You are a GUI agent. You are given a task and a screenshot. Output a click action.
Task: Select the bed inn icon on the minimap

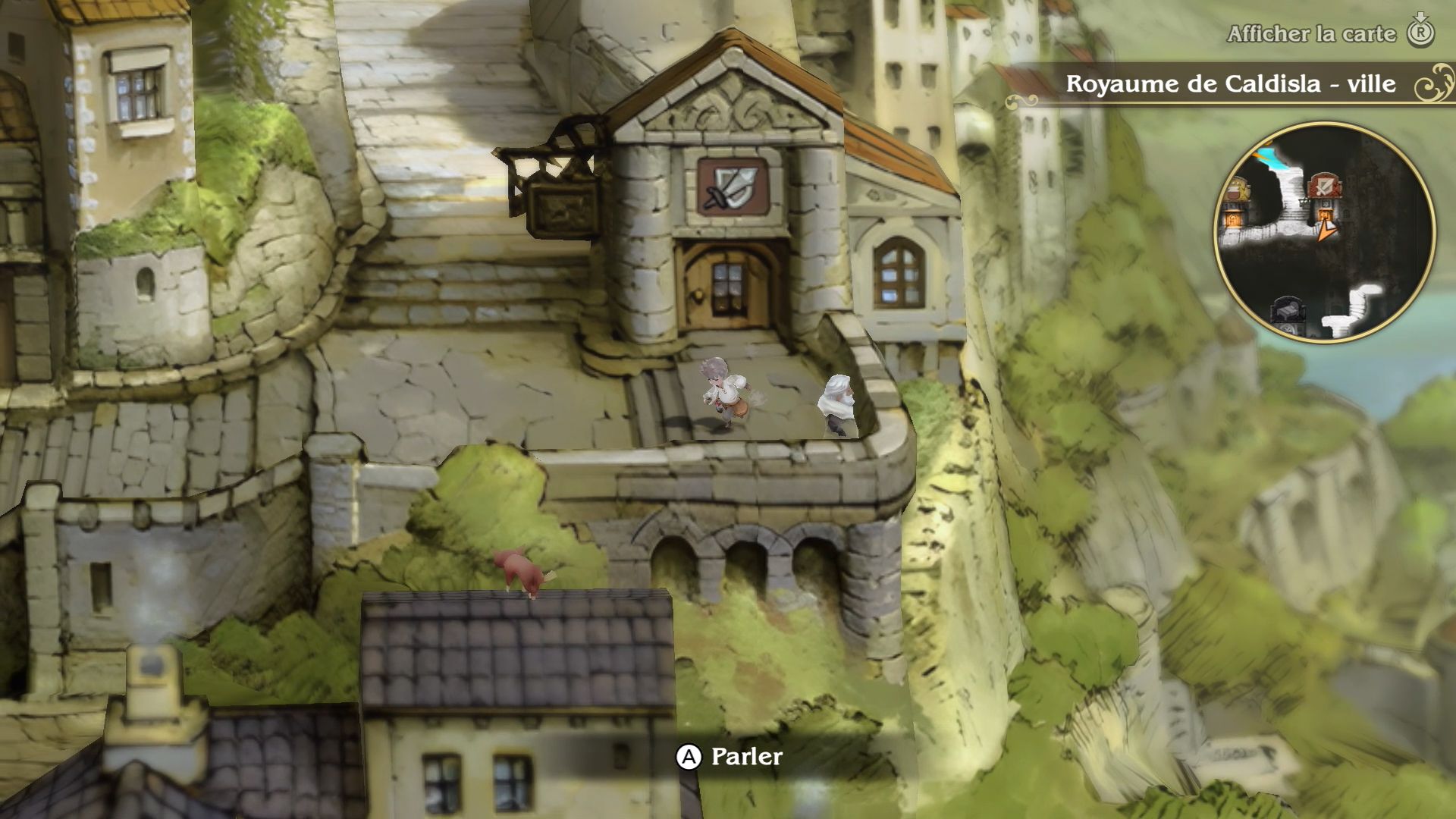pos(1286,306)
